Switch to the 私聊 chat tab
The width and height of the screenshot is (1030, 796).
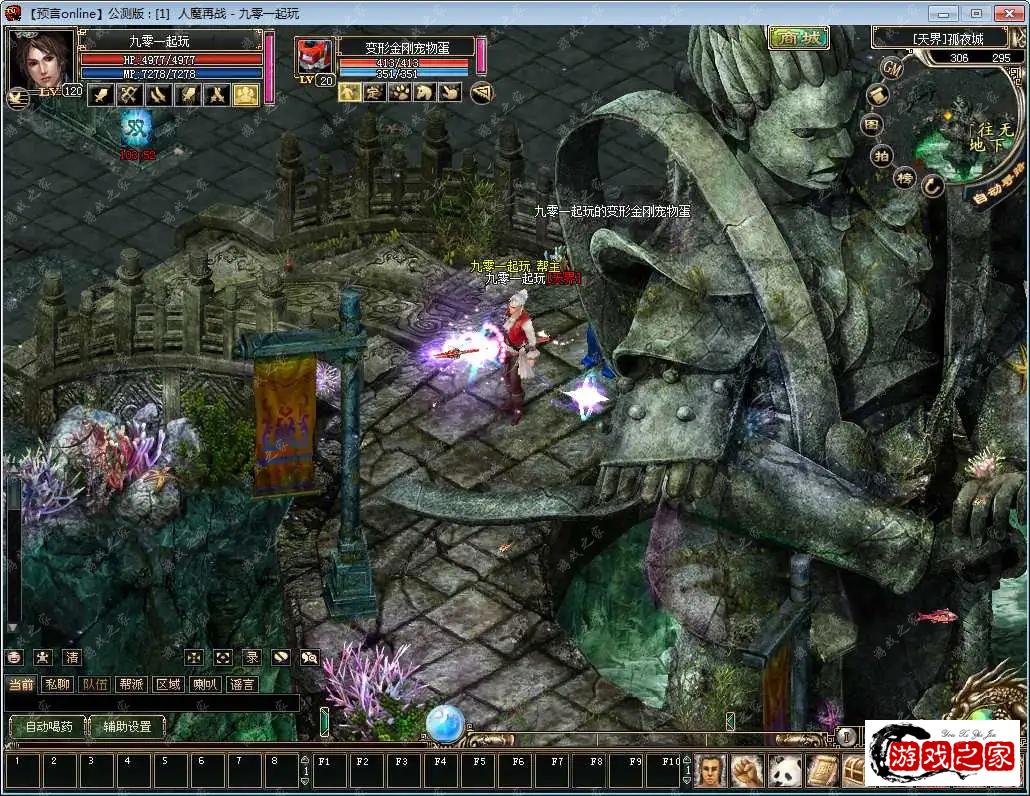coord(57,684)
